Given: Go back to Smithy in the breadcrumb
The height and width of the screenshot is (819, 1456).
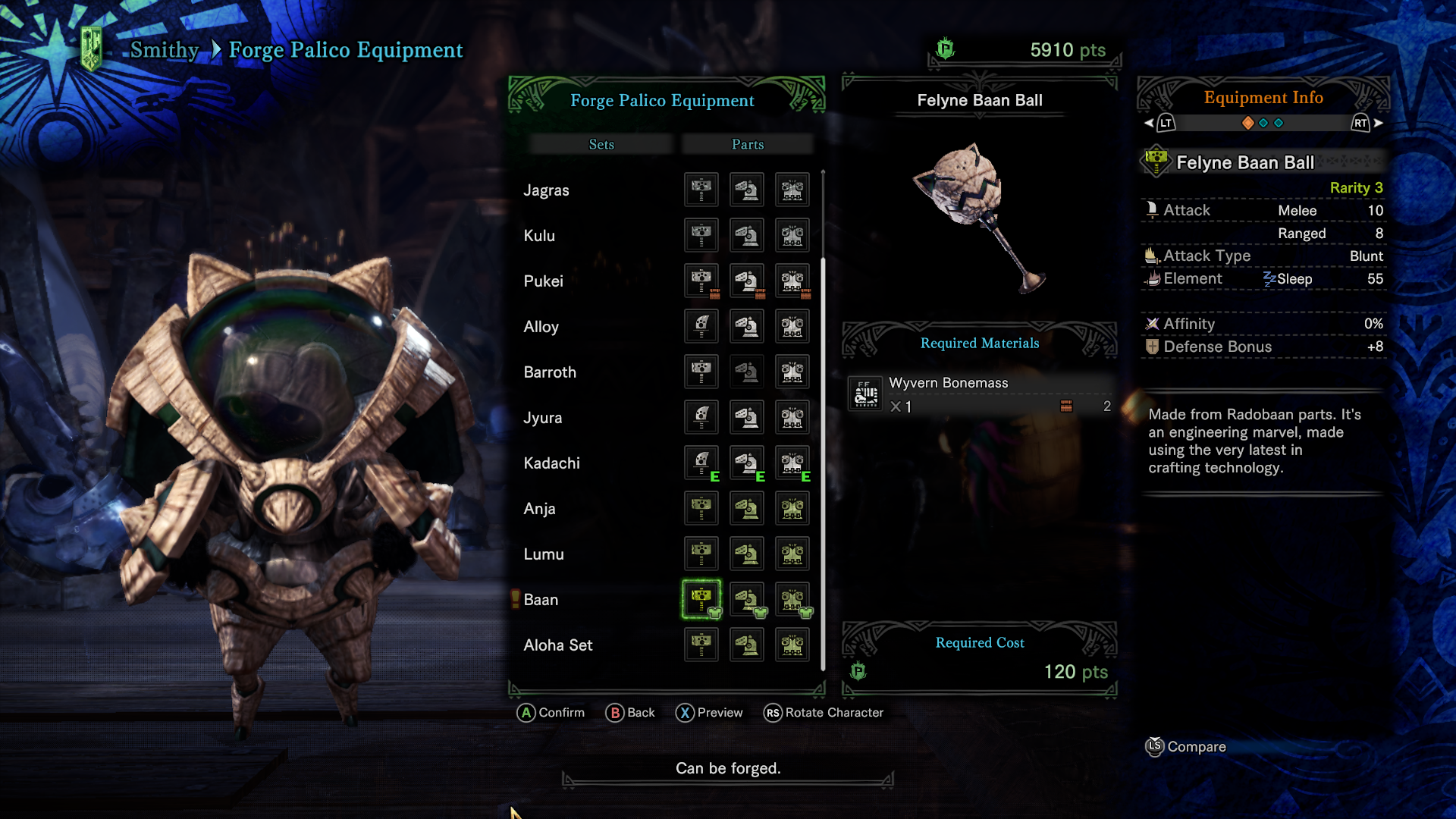Looking at the screenshot, I should click(165, 50).
